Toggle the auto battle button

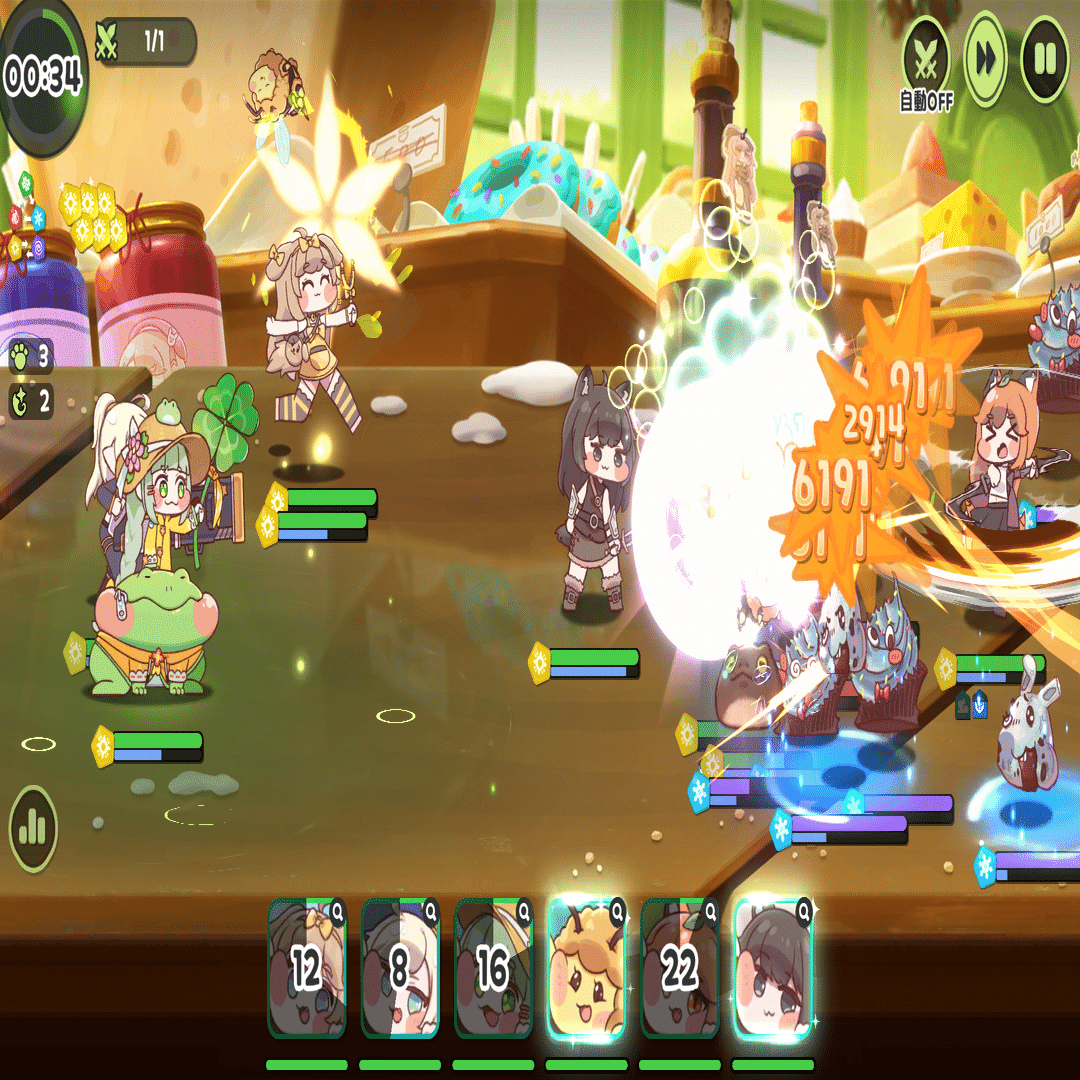[926, 59]
